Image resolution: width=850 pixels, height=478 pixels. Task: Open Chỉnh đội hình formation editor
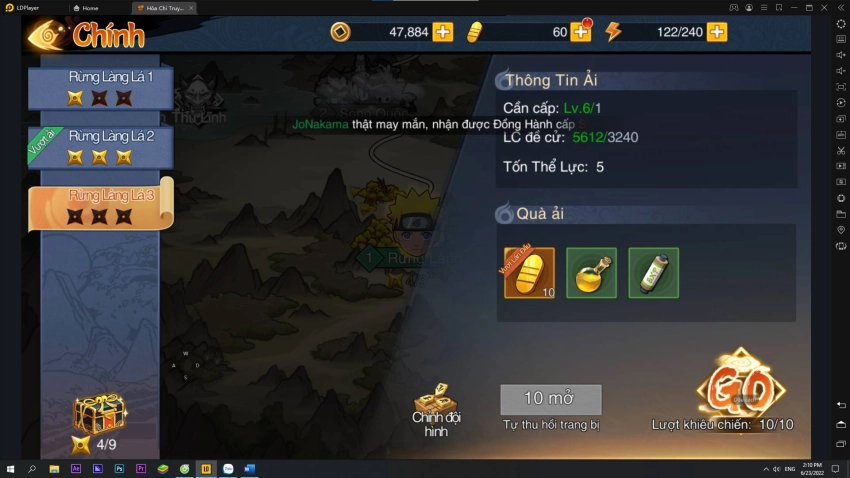coord(436,410)
